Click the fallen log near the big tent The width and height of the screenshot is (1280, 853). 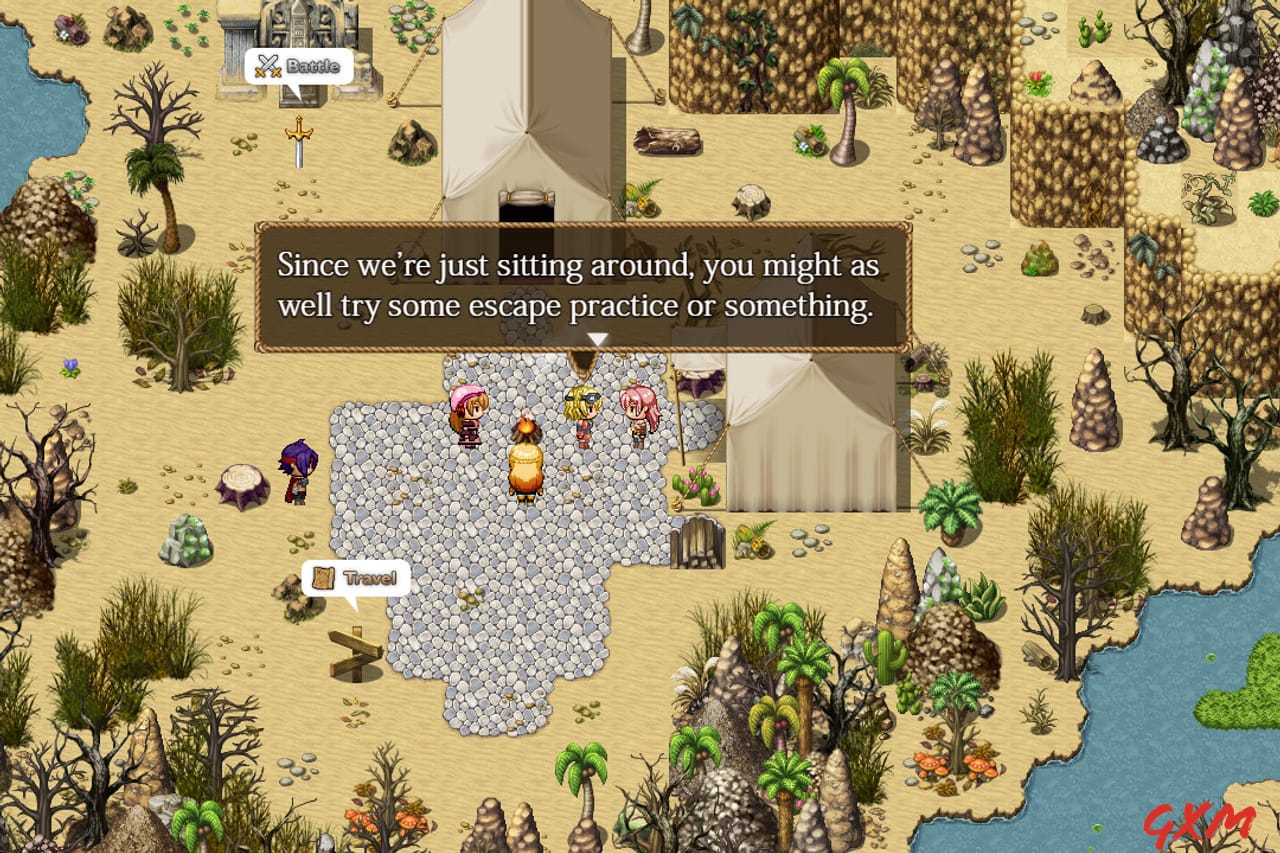point(668,140)
